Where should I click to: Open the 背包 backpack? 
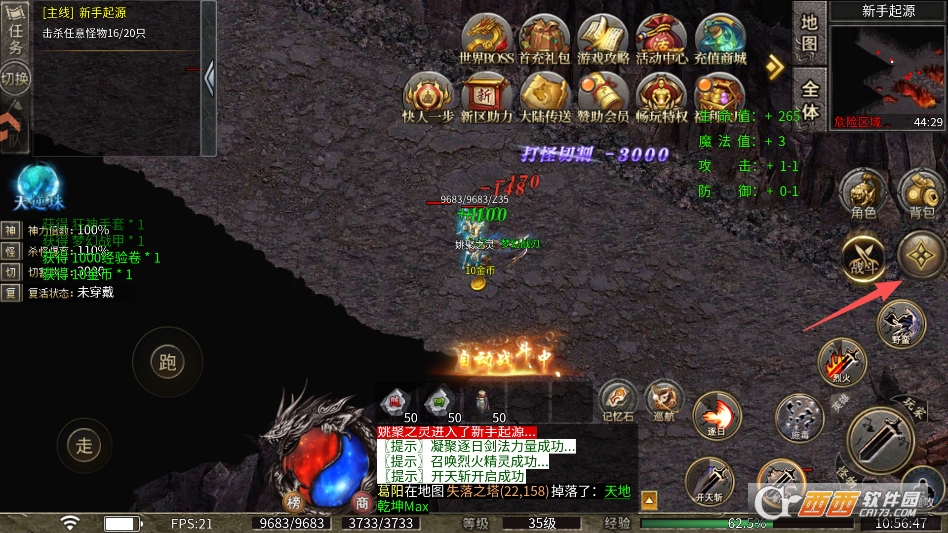921,192
